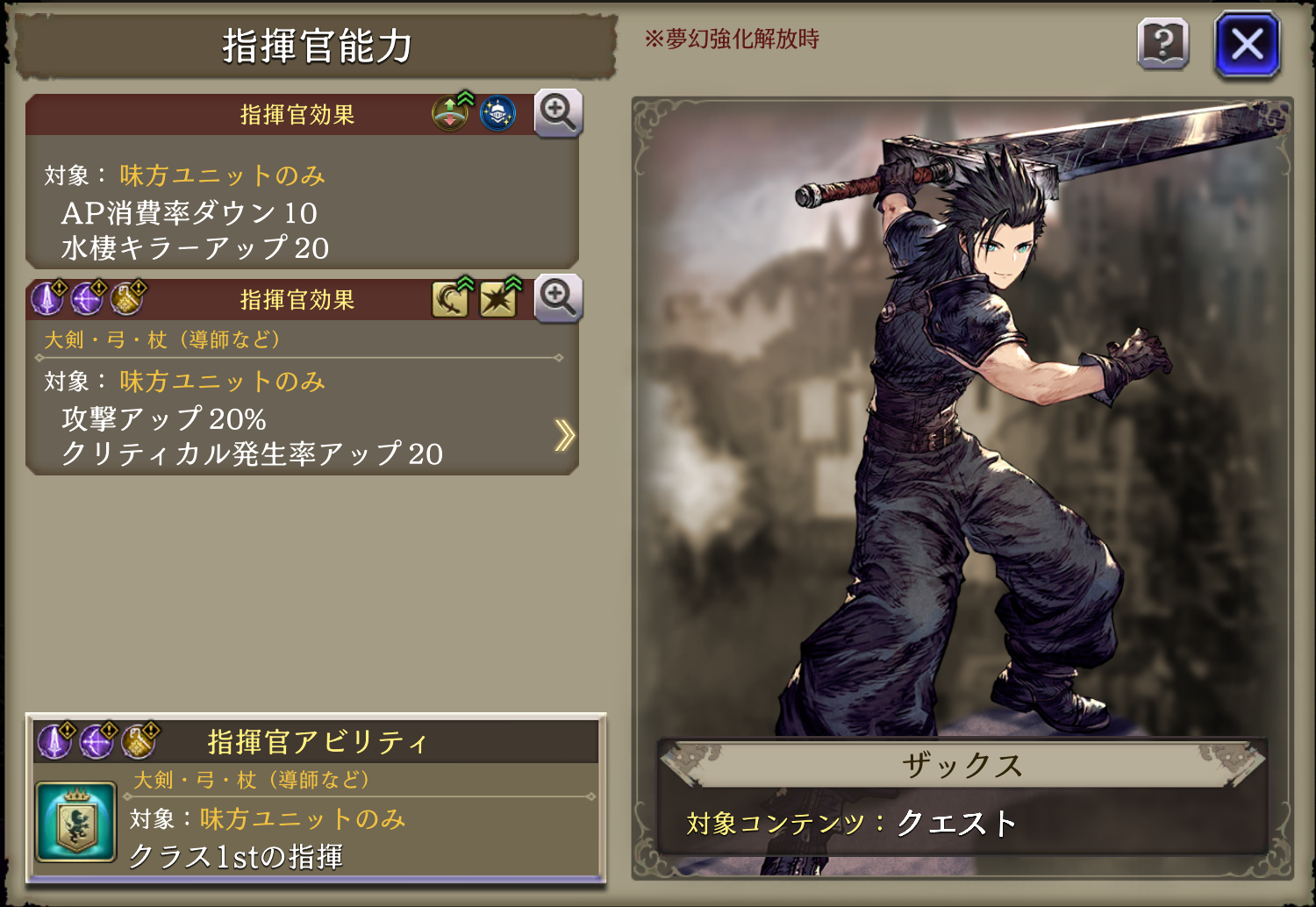Viewport: 1316px width, 907px height.
Task: Select the 指揮官アビリティ panel
Action: (x=316, y=798)
